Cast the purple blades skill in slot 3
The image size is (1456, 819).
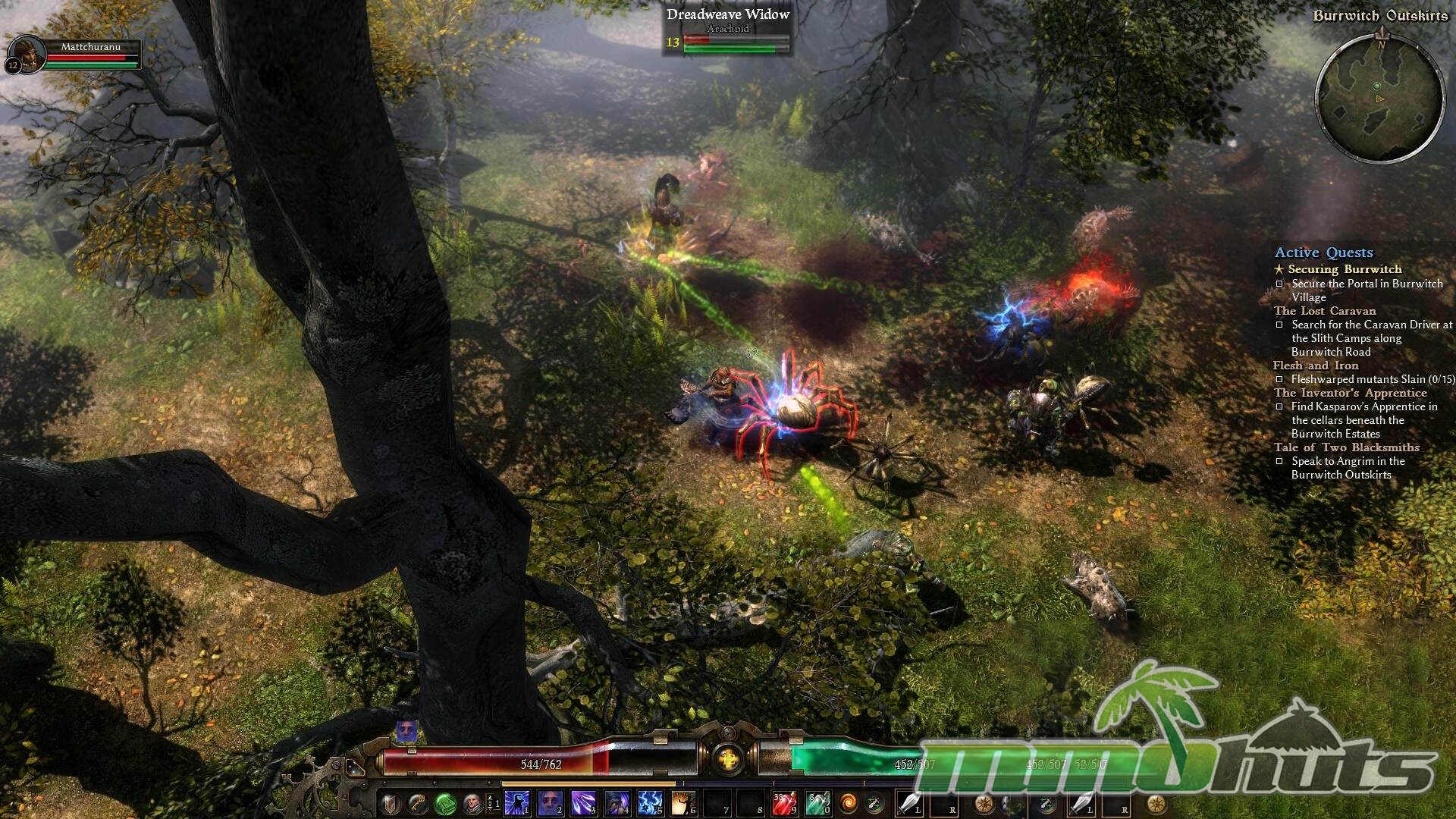click(584, 803)
